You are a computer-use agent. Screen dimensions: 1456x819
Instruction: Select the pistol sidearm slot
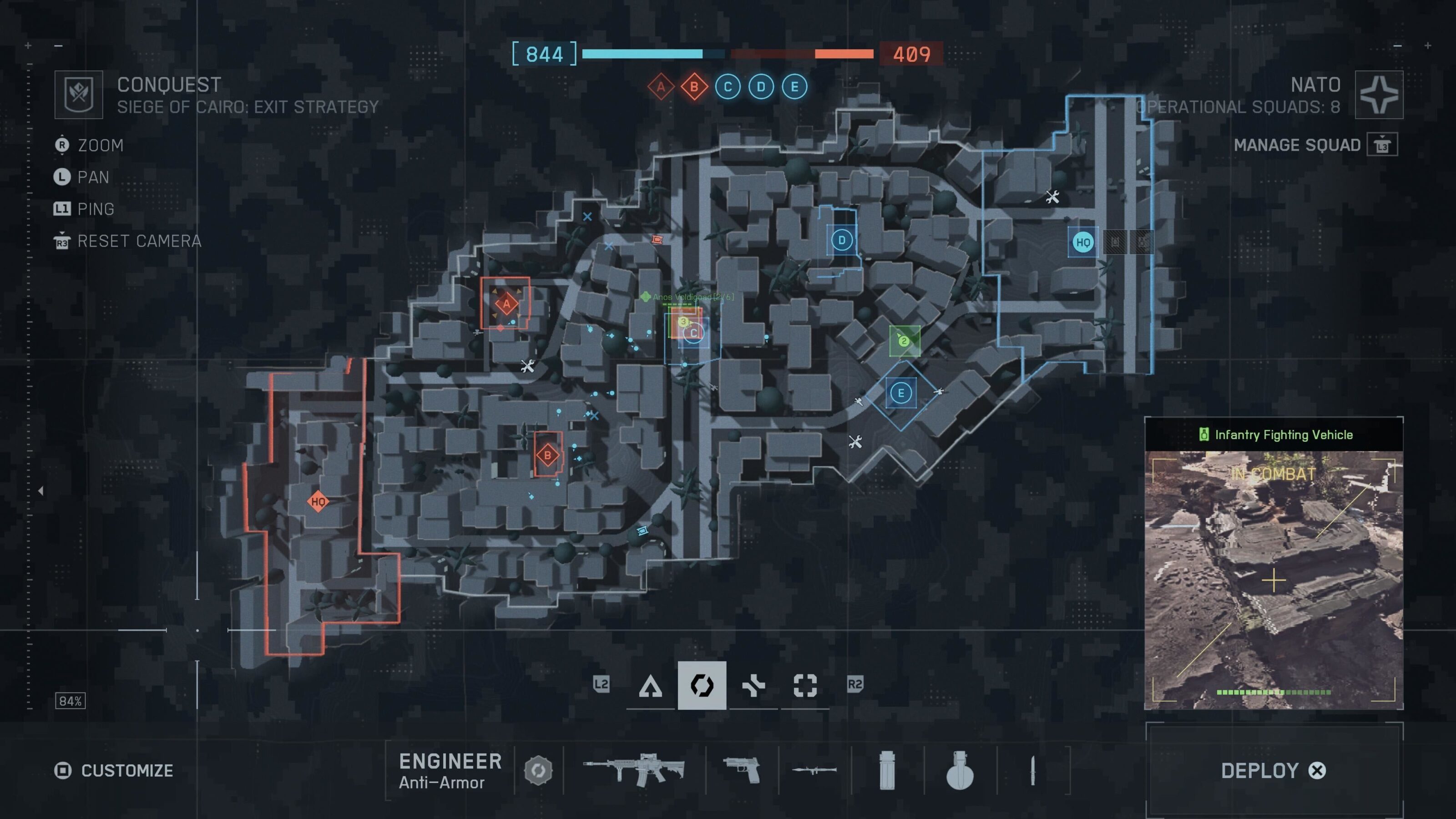742,770
